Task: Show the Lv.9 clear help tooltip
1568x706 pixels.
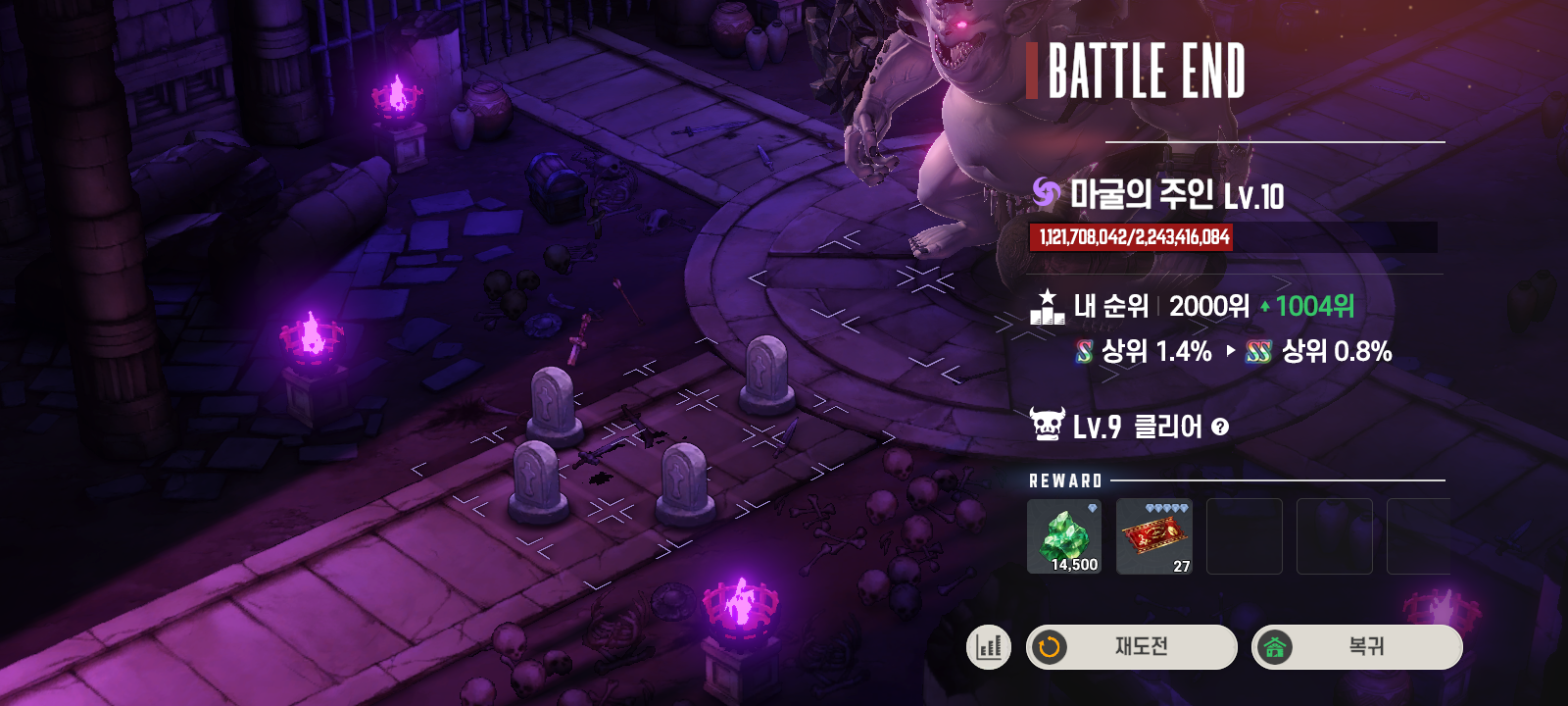Action: point(1220,427)
